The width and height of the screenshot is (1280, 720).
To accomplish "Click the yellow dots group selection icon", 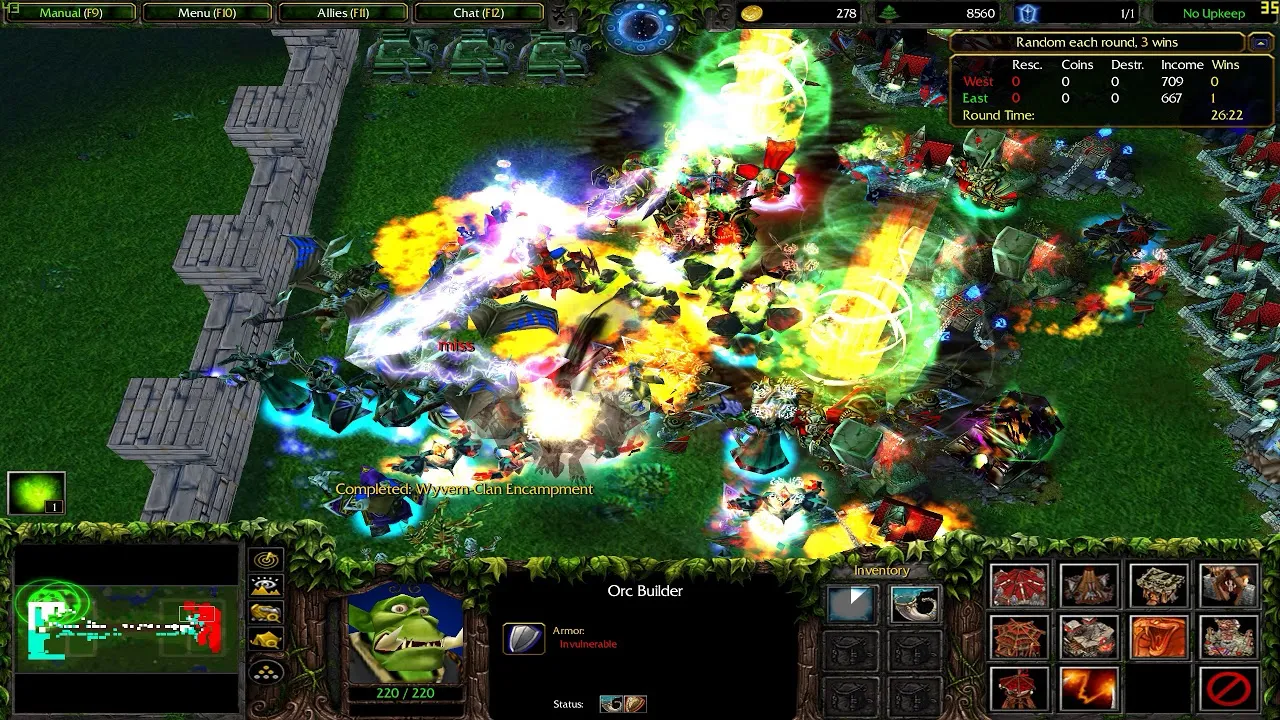I will (265, 672).
